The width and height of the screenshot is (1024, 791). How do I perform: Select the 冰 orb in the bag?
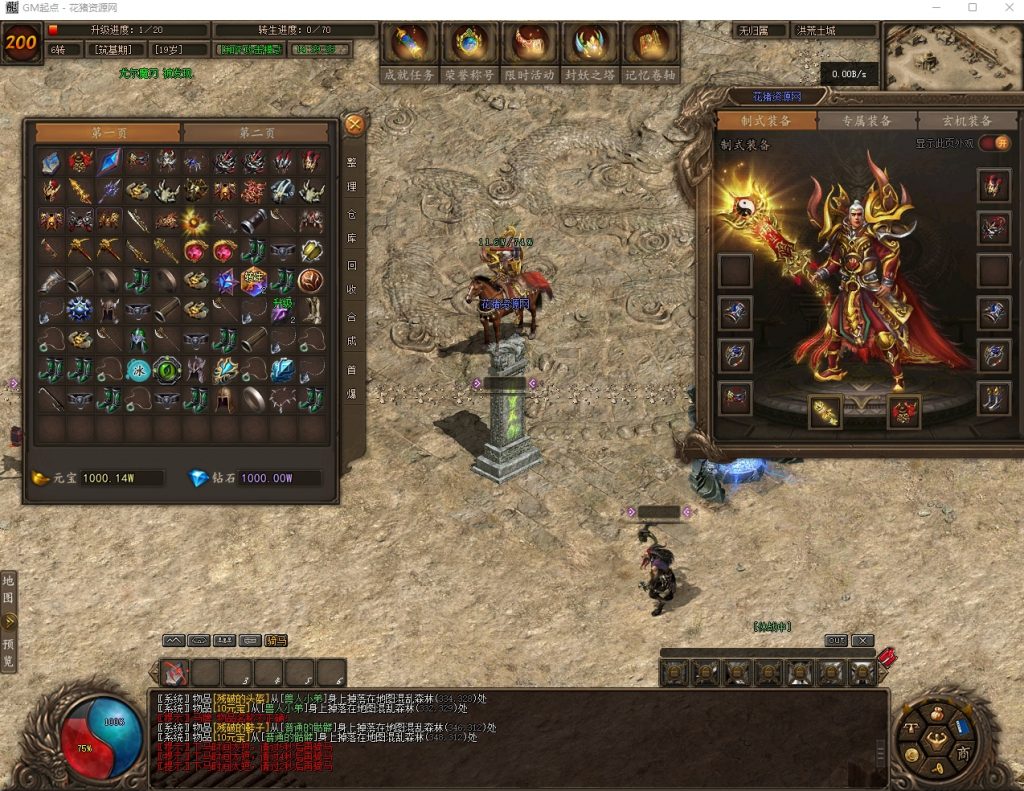coord(138,371)
